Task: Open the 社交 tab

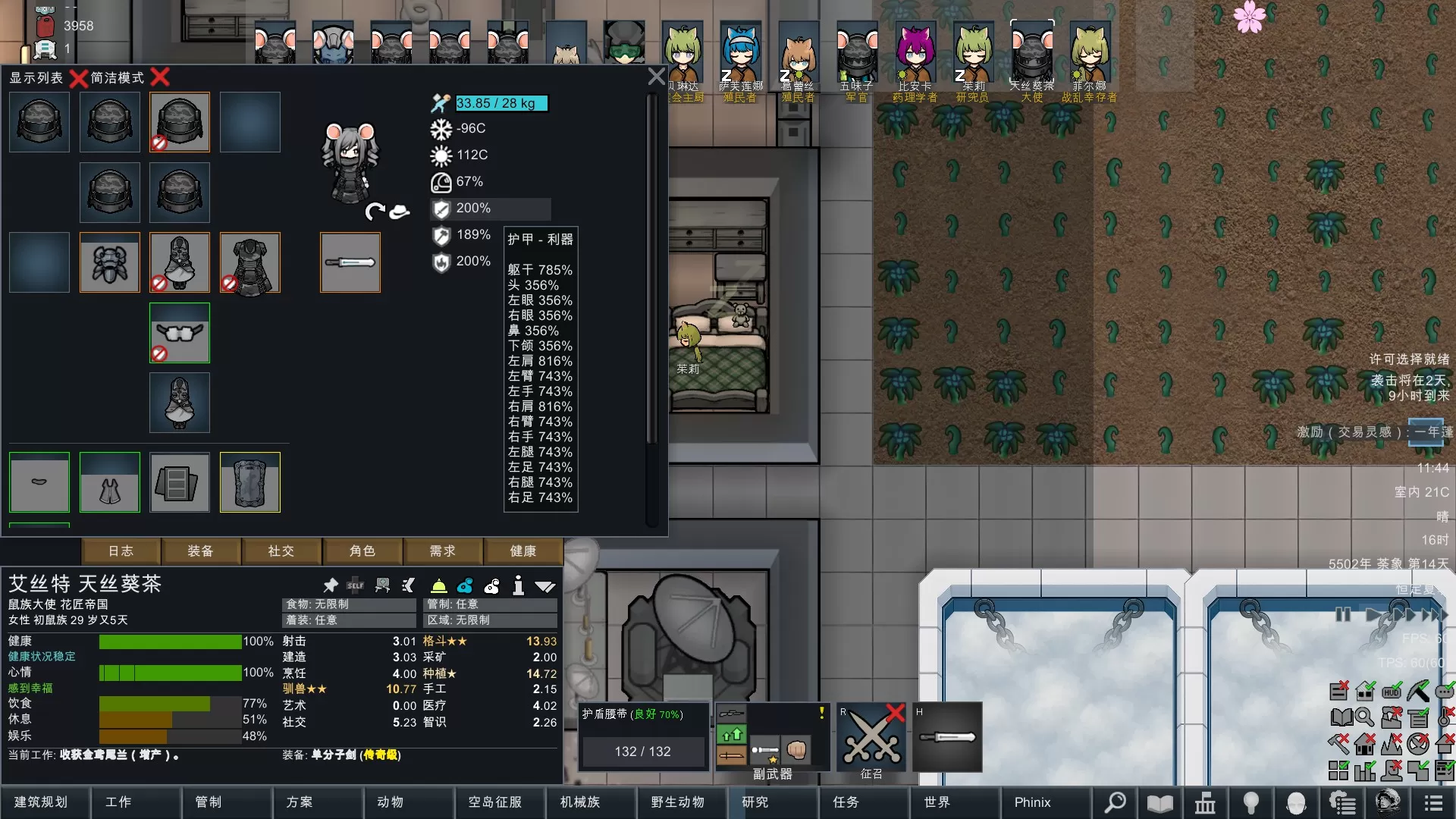Action: [x=281, y=551]
